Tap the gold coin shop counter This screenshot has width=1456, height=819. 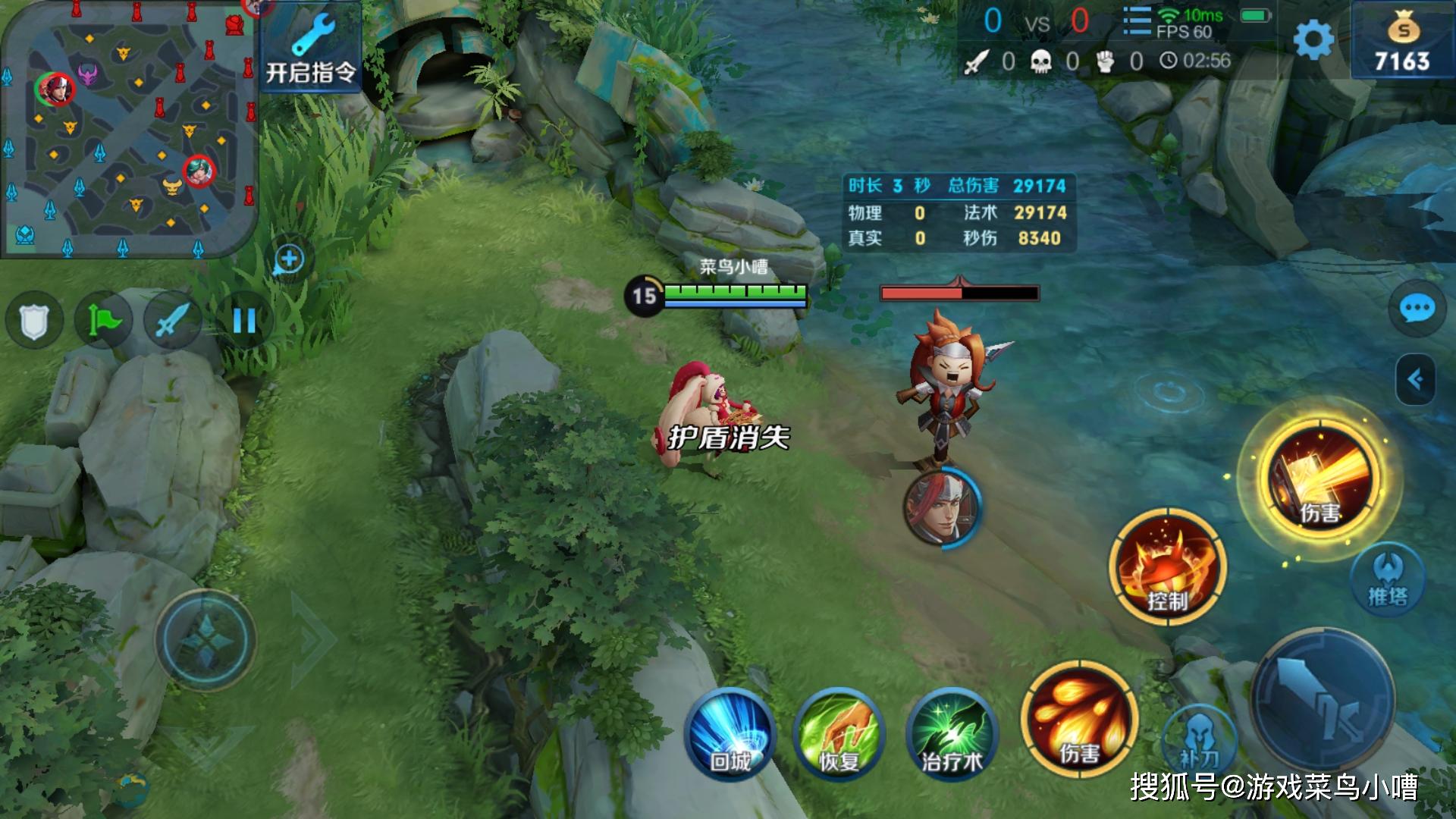click(1402, 42)
